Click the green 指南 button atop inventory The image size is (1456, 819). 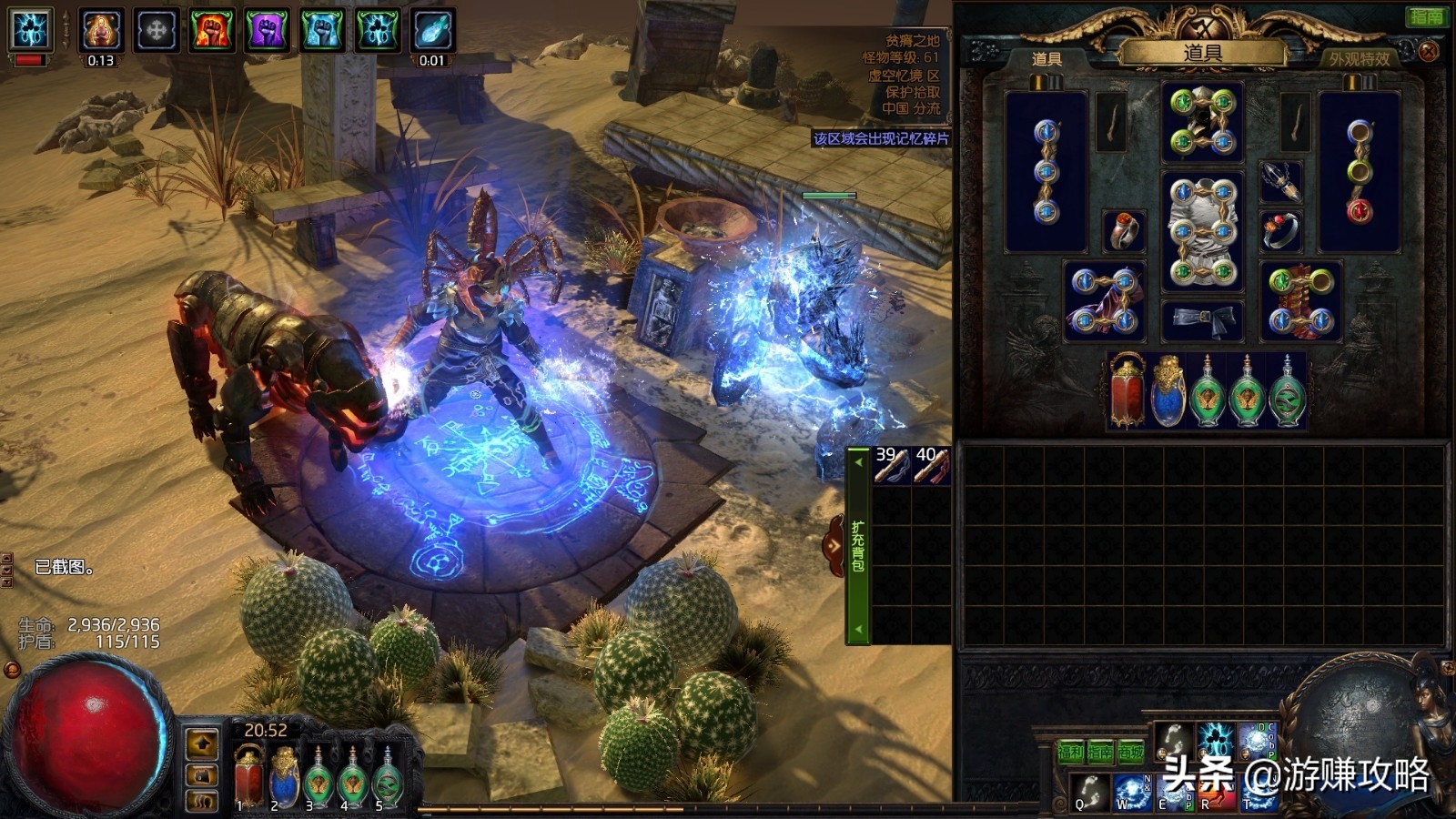(x=1425, y=16)
